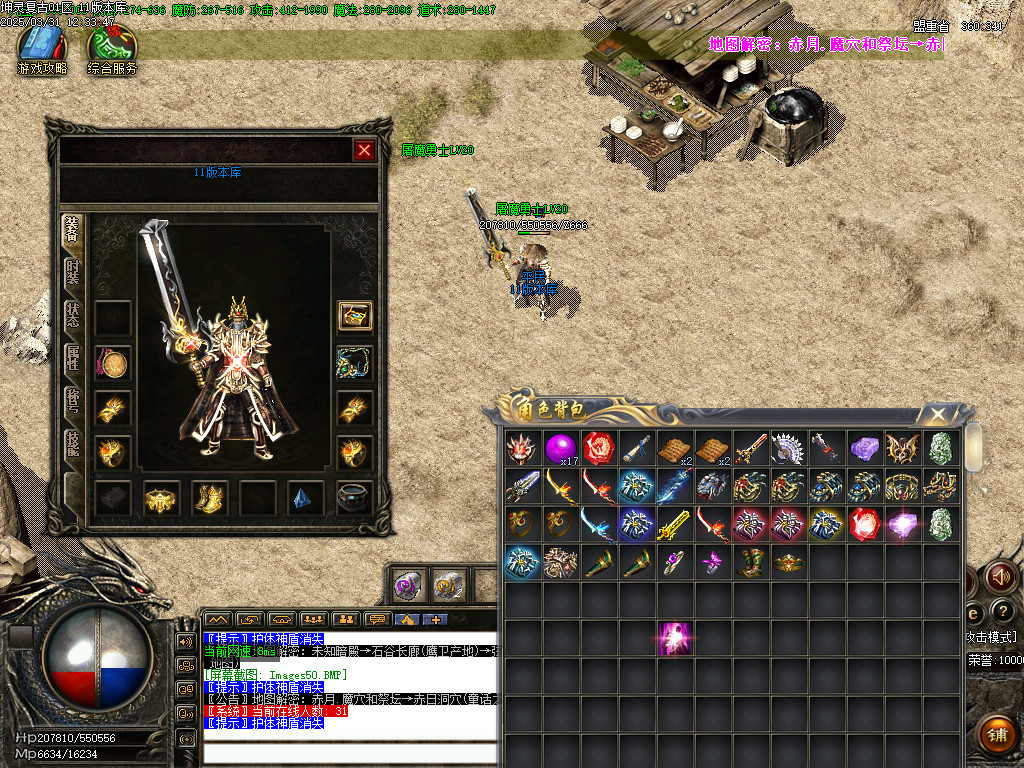1024x768 pixels.
Task: Close the character equipment panel
Action: pyautogui.click(x=364, y=150)
